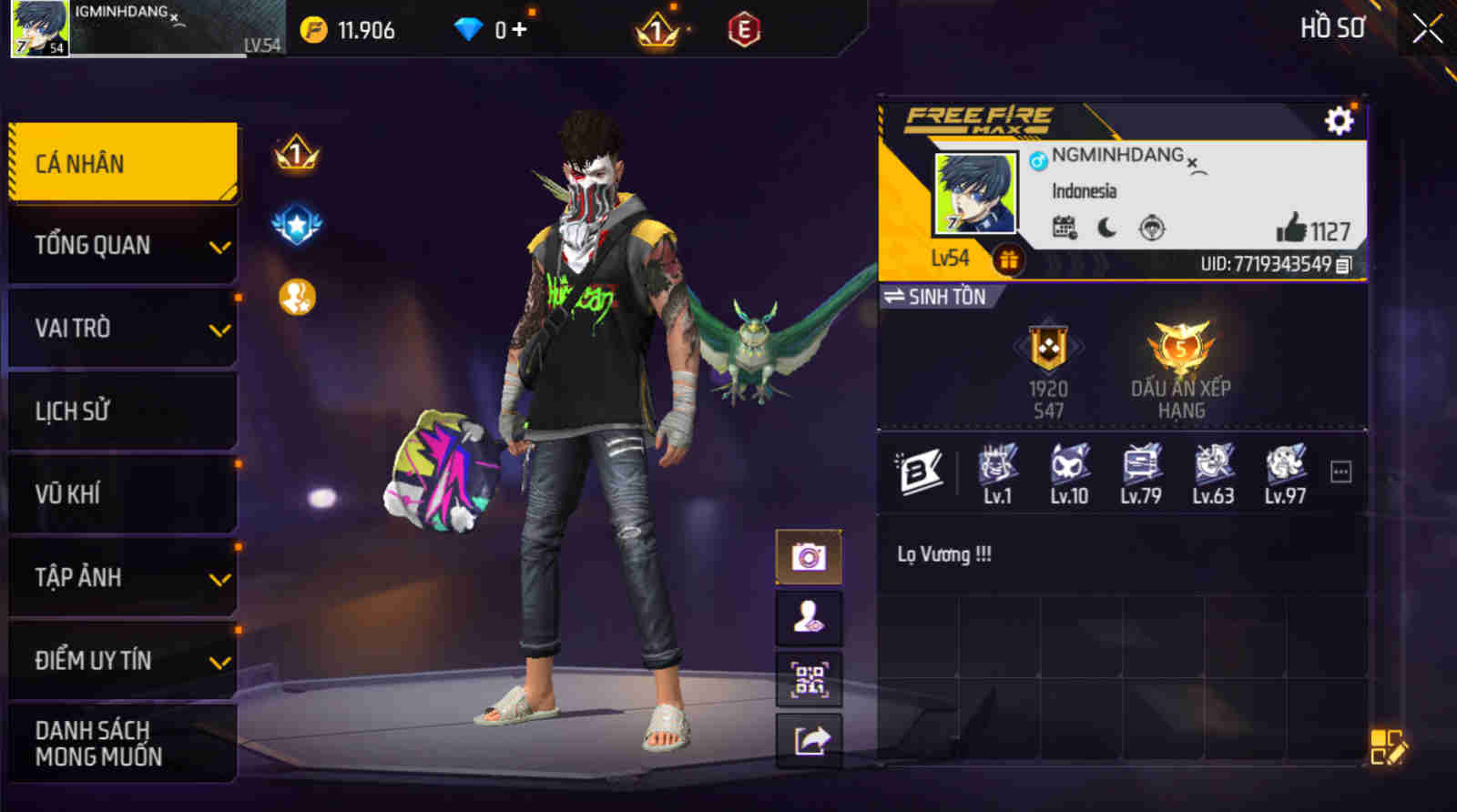This screenshot has width=1457, height=812.
Task: Toggle the camera screenshot button
Action: (809, 556)
